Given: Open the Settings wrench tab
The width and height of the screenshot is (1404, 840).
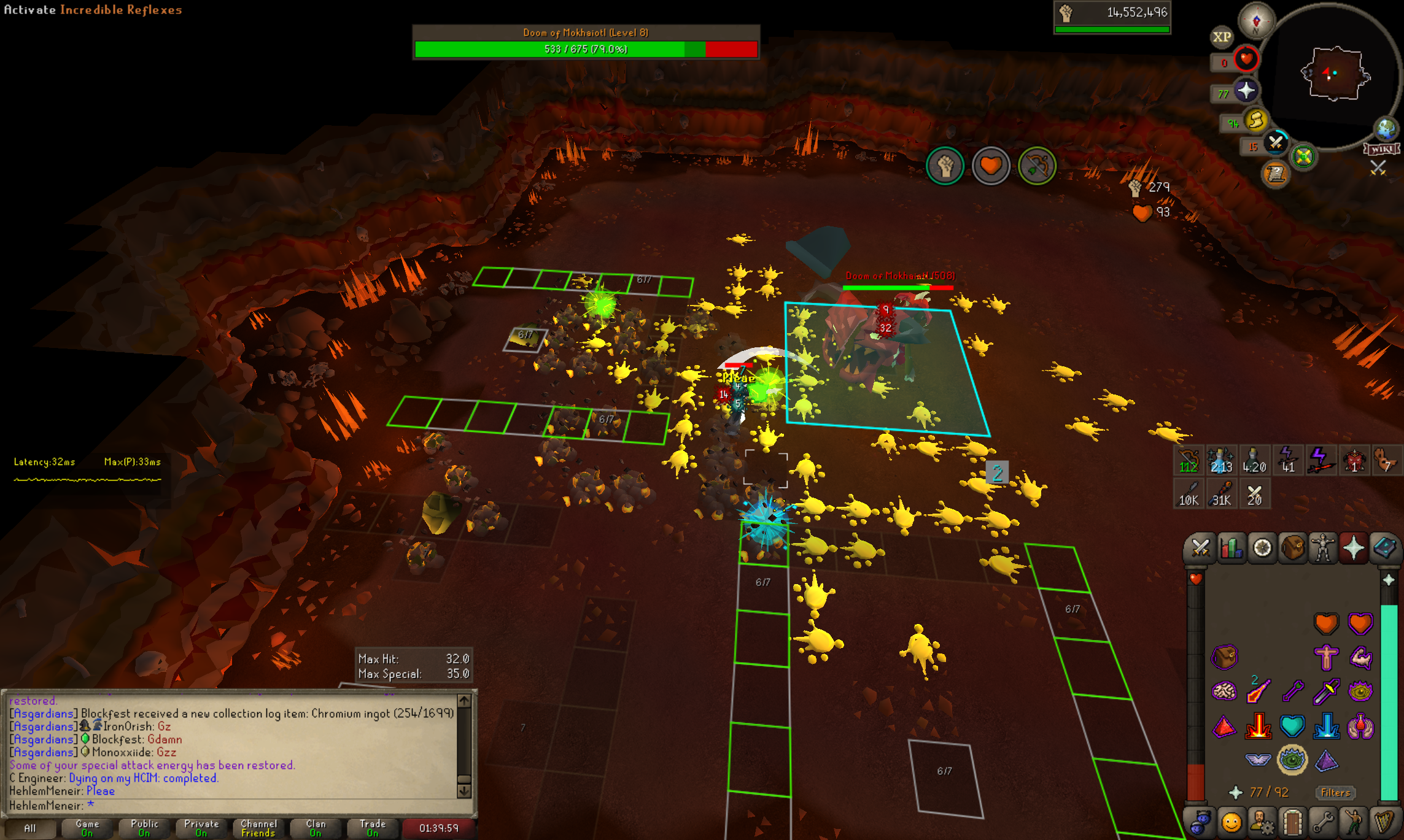Looking at the screenshot, I should (x=1323, y=822).
